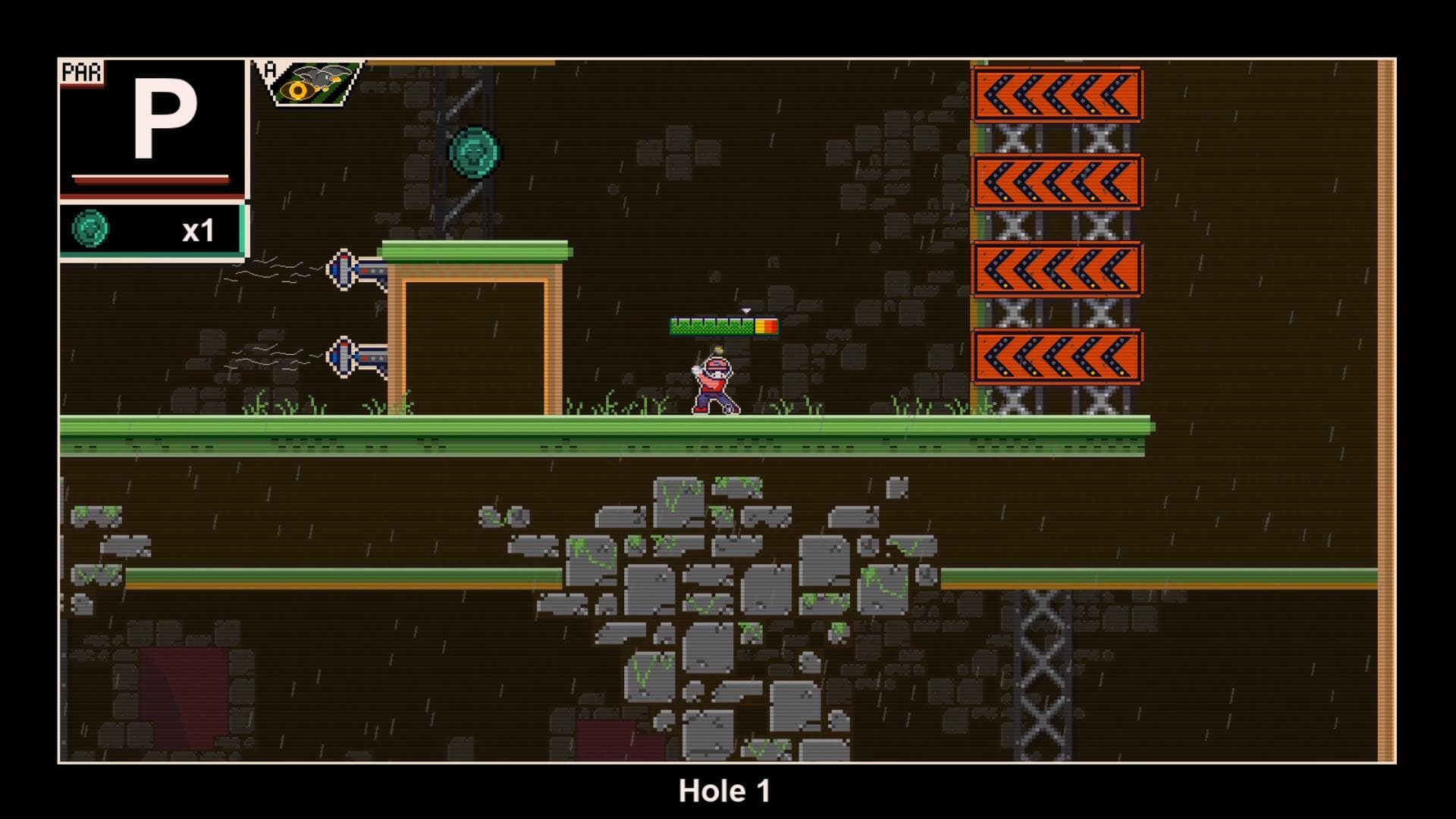Click the large P shot counter

tap(168, 118)
